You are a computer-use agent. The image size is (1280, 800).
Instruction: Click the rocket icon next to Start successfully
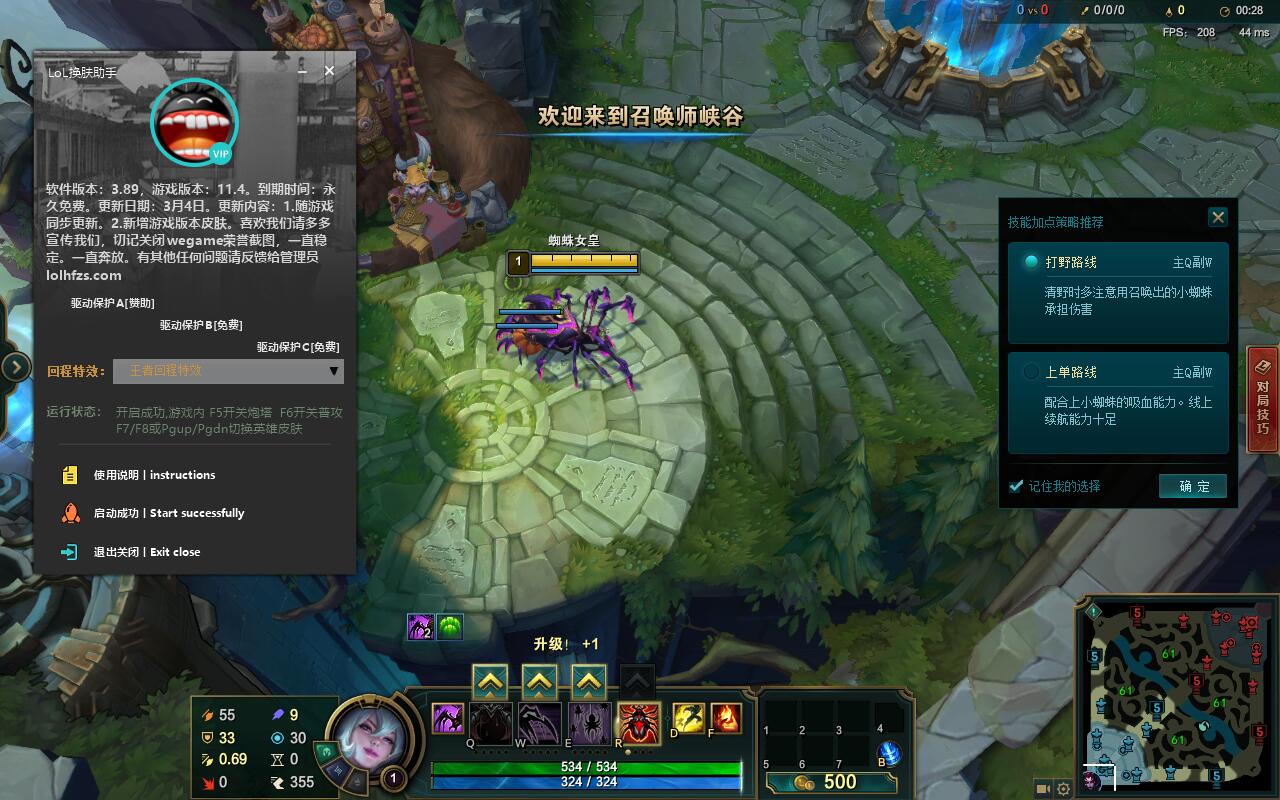[68, 513]
